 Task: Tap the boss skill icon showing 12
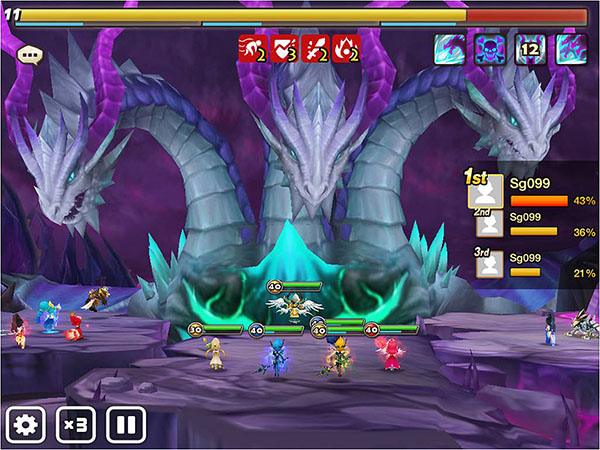point(529,49)
